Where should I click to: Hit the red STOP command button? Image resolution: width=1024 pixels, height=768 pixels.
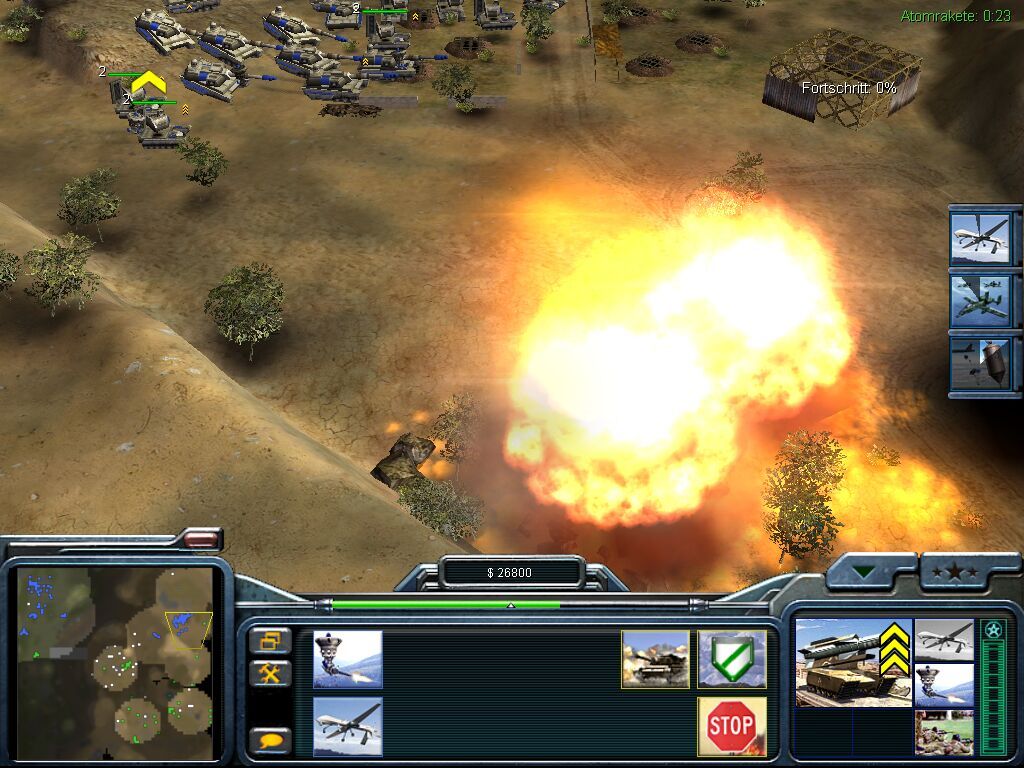732,726
